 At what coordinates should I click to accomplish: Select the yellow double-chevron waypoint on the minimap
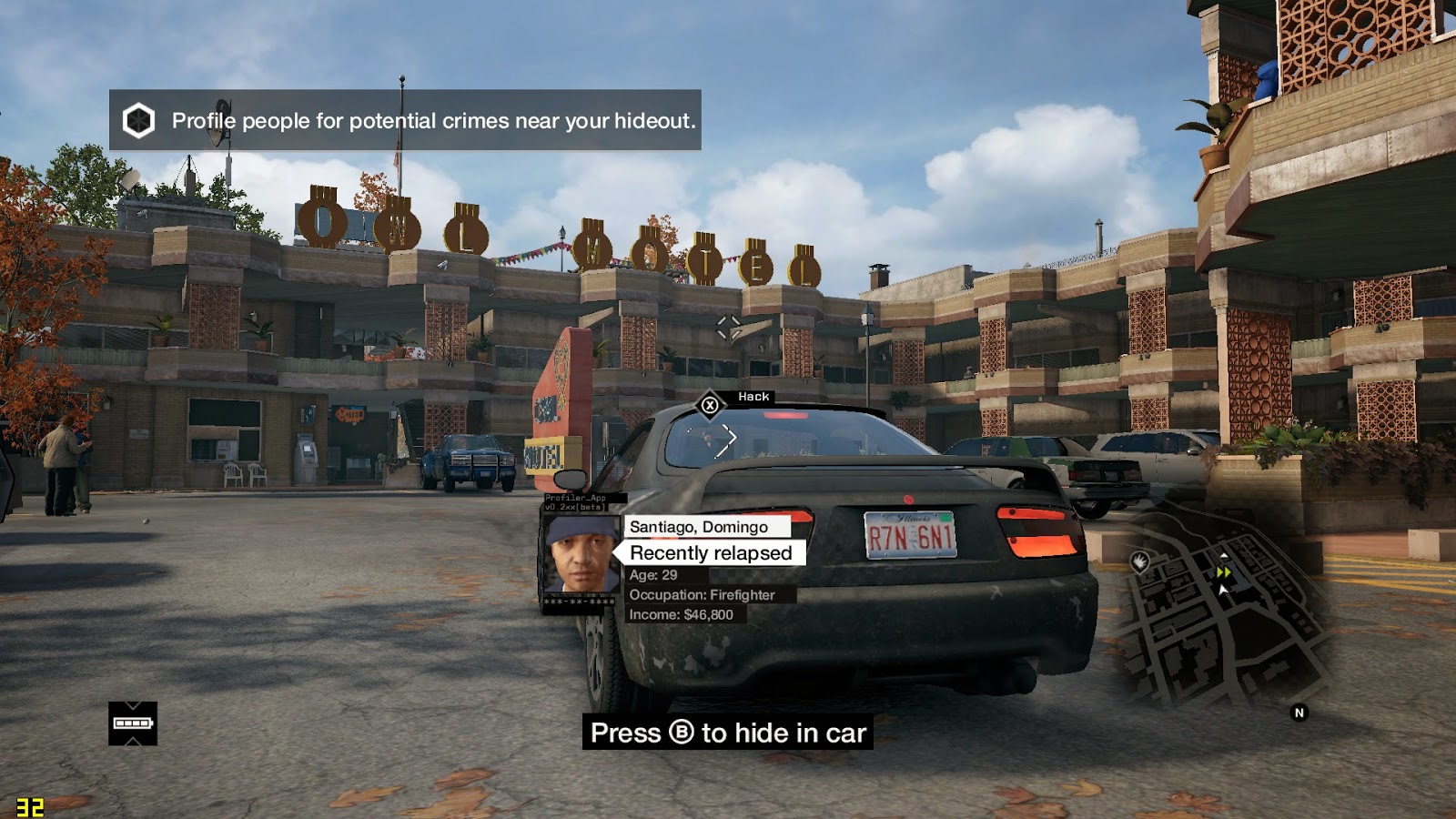tap(1223, 571)
